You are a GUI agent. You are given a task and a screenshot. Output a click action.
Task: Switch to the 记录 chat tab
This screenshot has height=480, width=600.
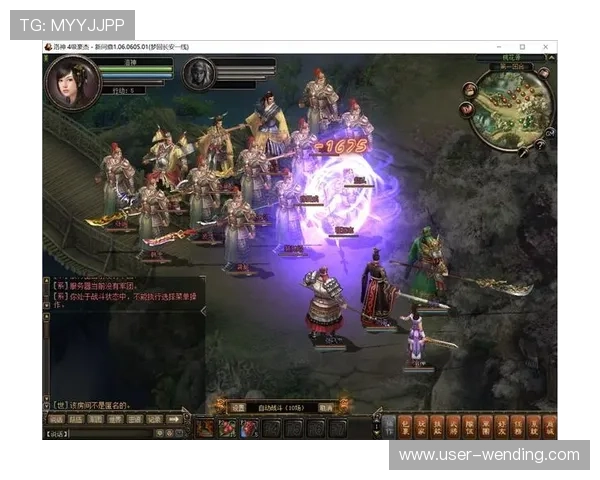pos(153,420)
